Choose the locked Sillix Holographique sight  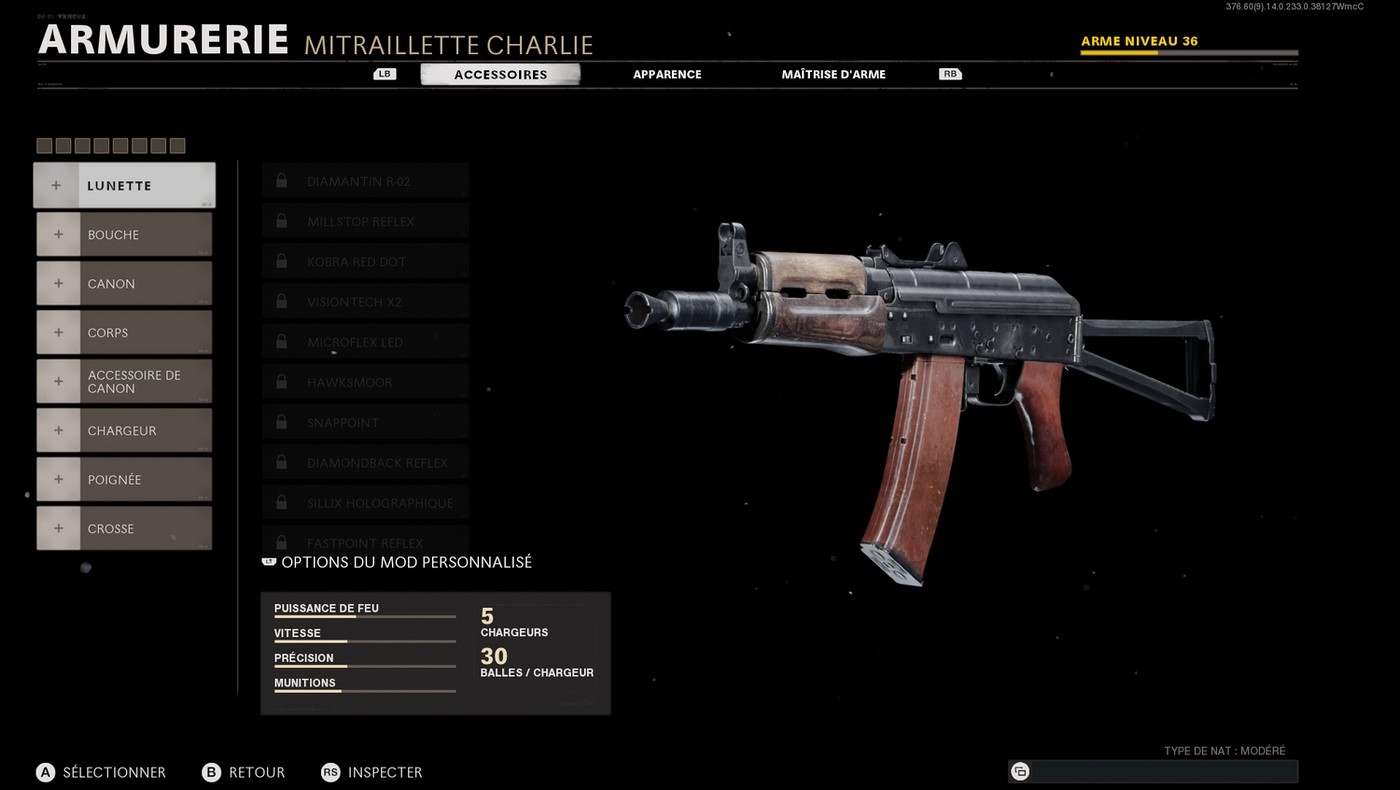pyautogui.click(x=365, y=503)
